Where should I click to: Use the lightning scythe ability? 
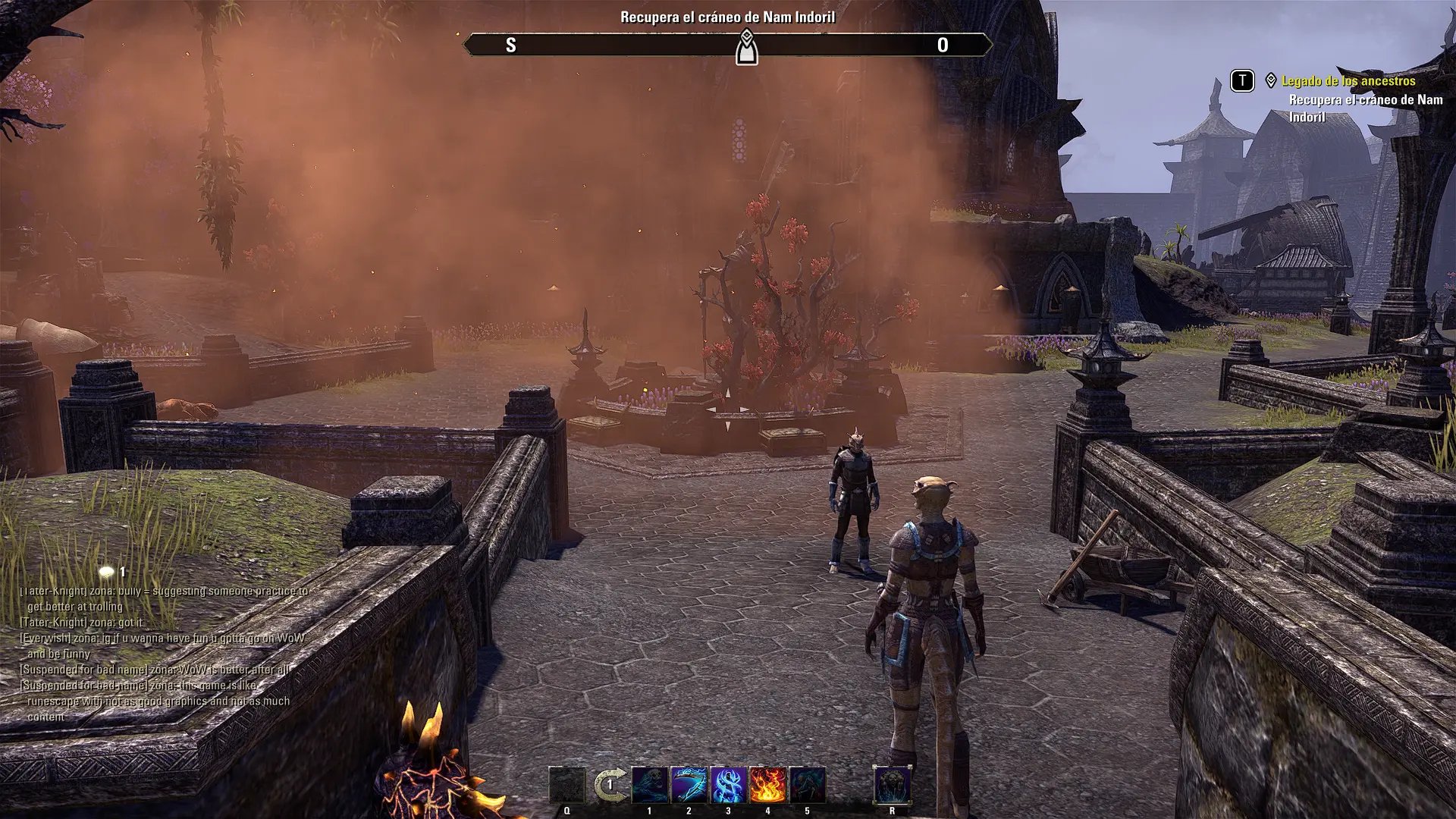point(689,785)
